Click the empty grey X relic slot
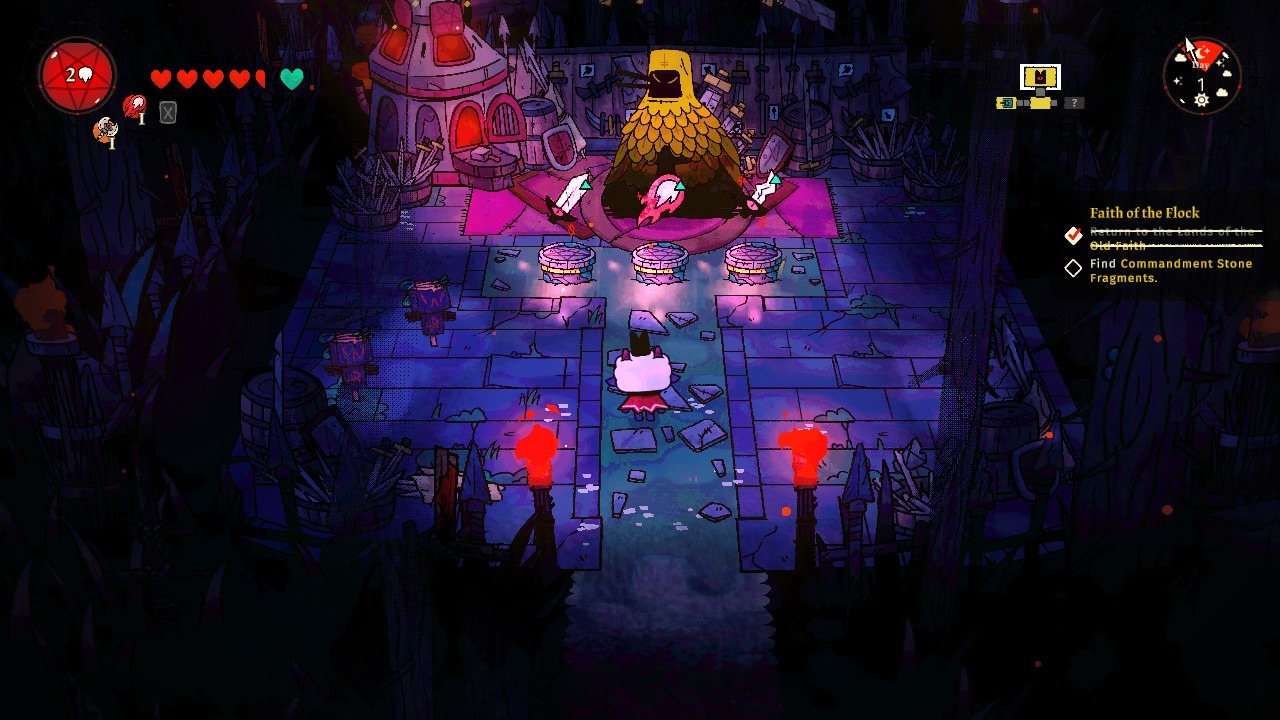The height and width of the screenshot is (720, 1280). (x=168, y=114)
